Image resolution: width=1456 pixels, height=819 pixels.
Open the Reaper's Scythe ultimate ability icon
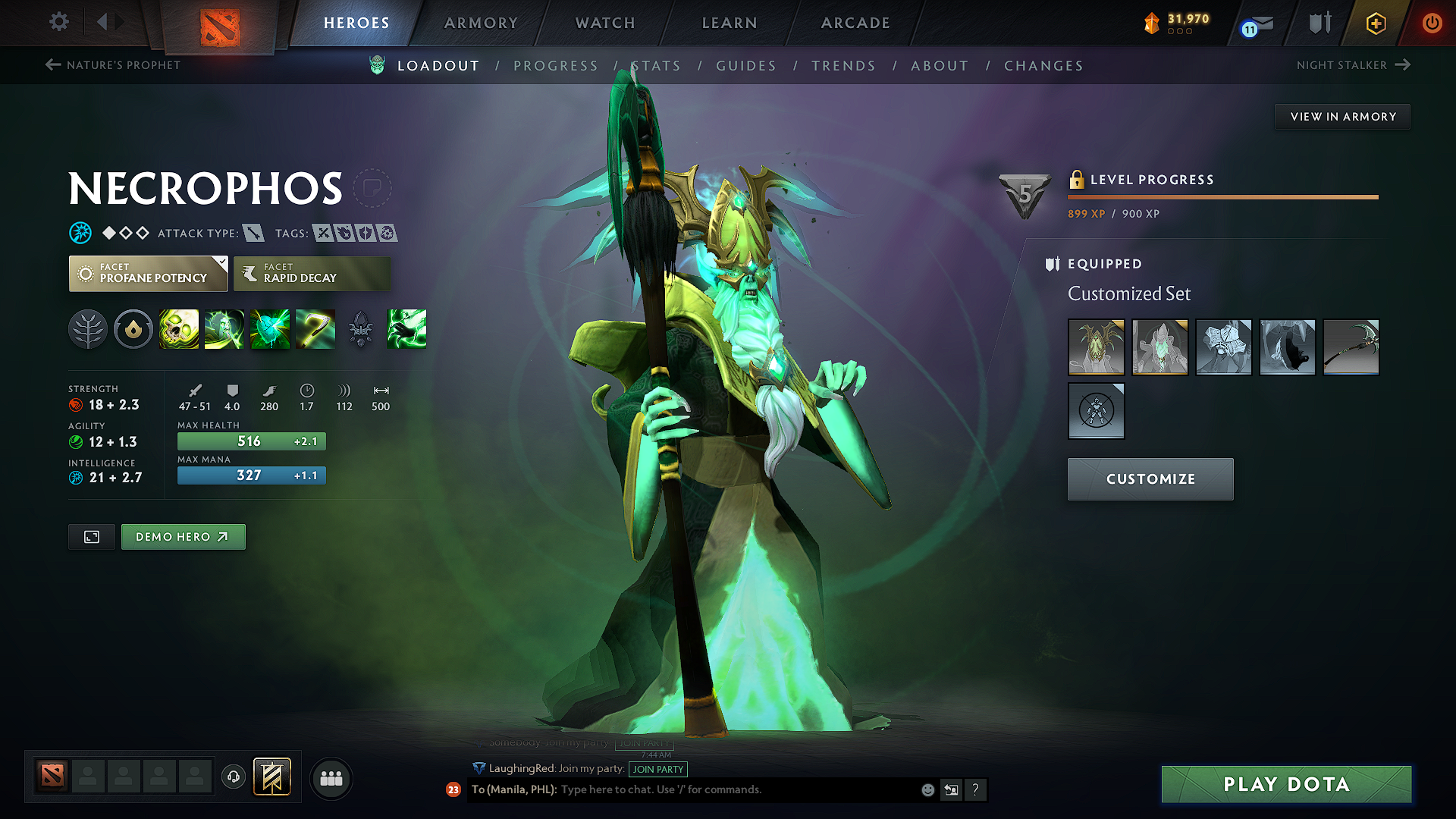pos(315,329)
